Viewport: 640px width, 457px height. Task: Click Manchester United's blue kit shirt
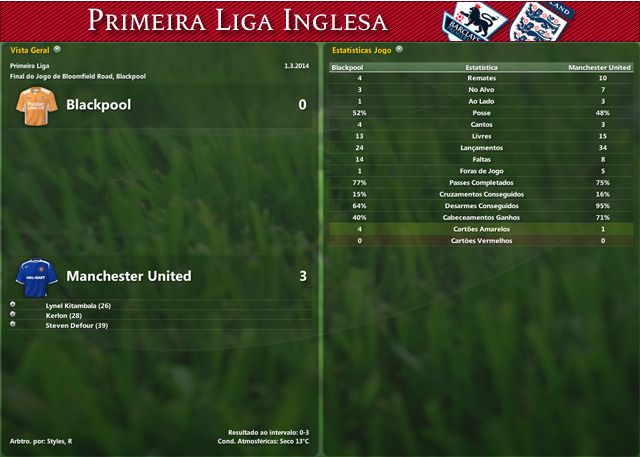point(36,276)
